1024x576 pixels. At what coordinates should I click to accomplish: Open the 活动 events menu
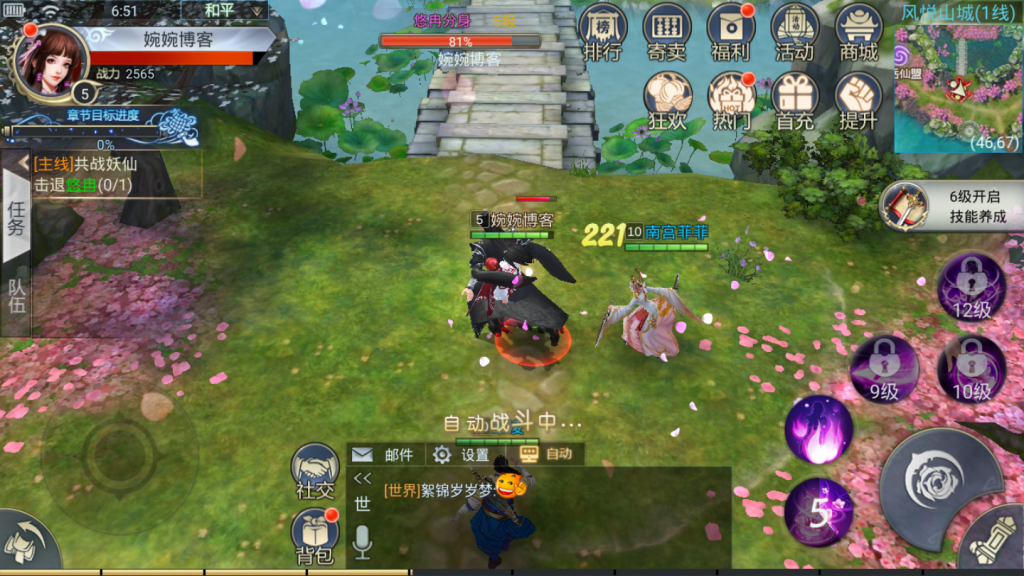point(795,32)
